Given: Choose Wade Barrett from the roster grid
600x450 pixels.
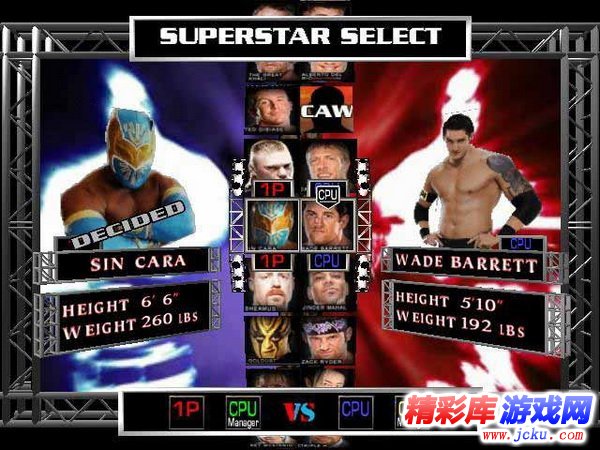Looking at the screenshot, I should 325,222.
